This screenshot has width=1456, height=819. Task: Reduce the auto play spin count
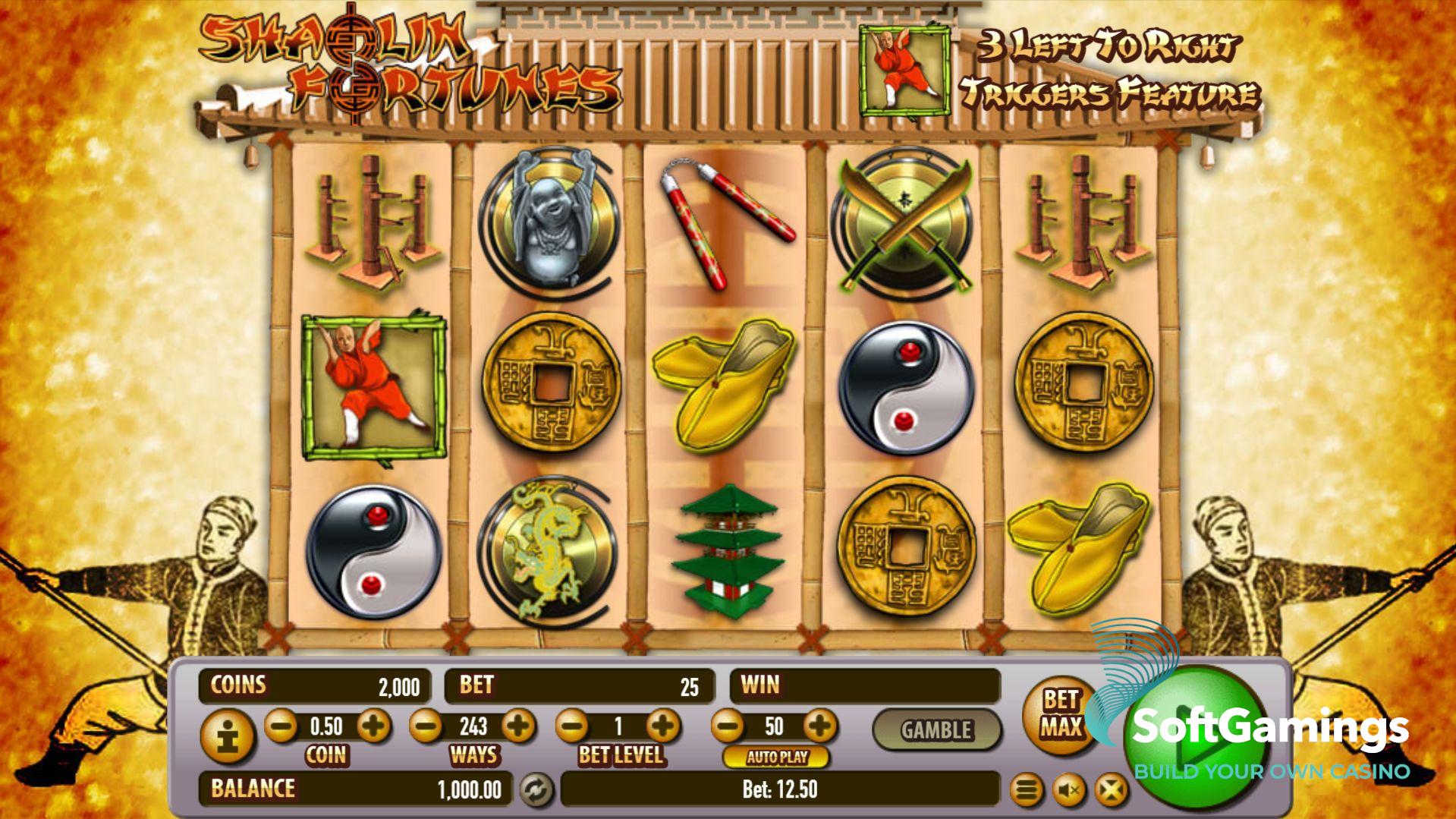click(x=728, y=726)
